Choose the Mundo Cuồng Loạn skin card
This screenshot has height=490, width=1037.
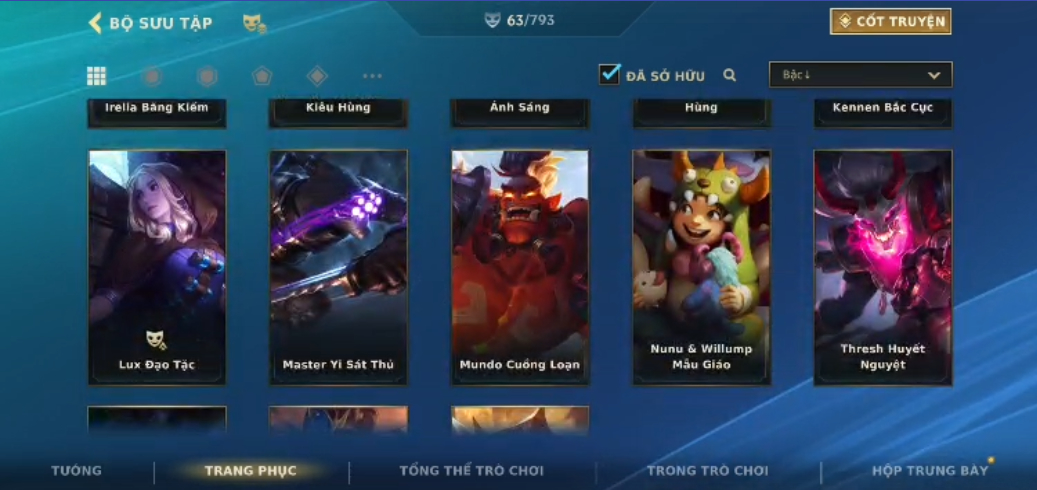coord(520,267)
